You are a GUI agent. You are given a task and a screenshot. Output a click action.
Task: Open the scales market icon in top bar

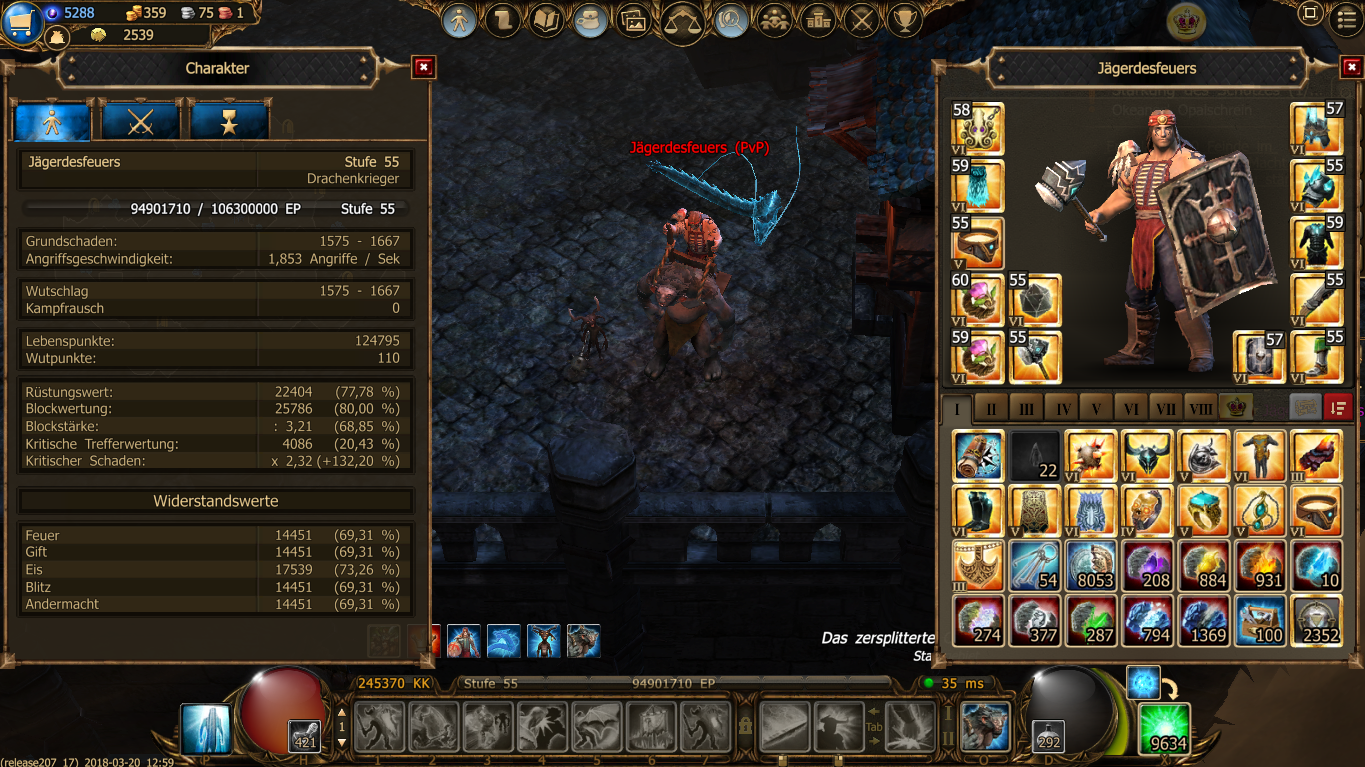[x=683, y=20]
